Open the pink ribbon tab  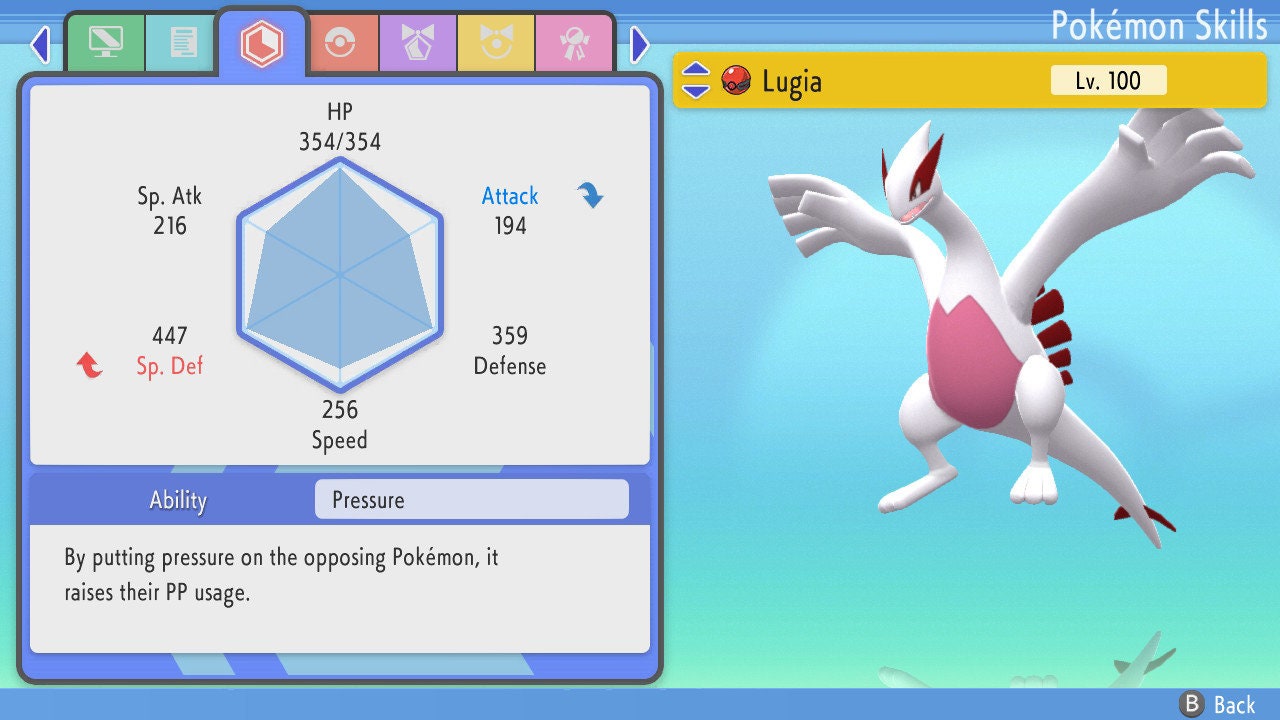tap(574, 43)
